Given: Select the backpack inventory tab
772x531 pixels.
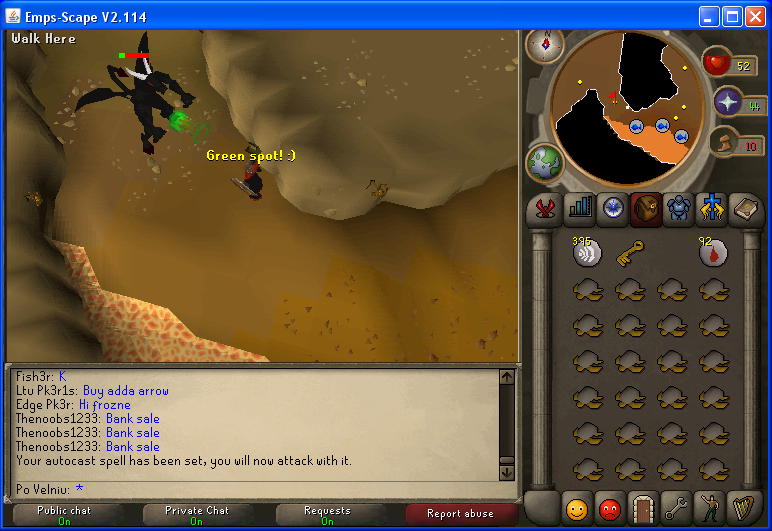Looking at the screenshot, I should pyautogui.click(x=645, y=207).
